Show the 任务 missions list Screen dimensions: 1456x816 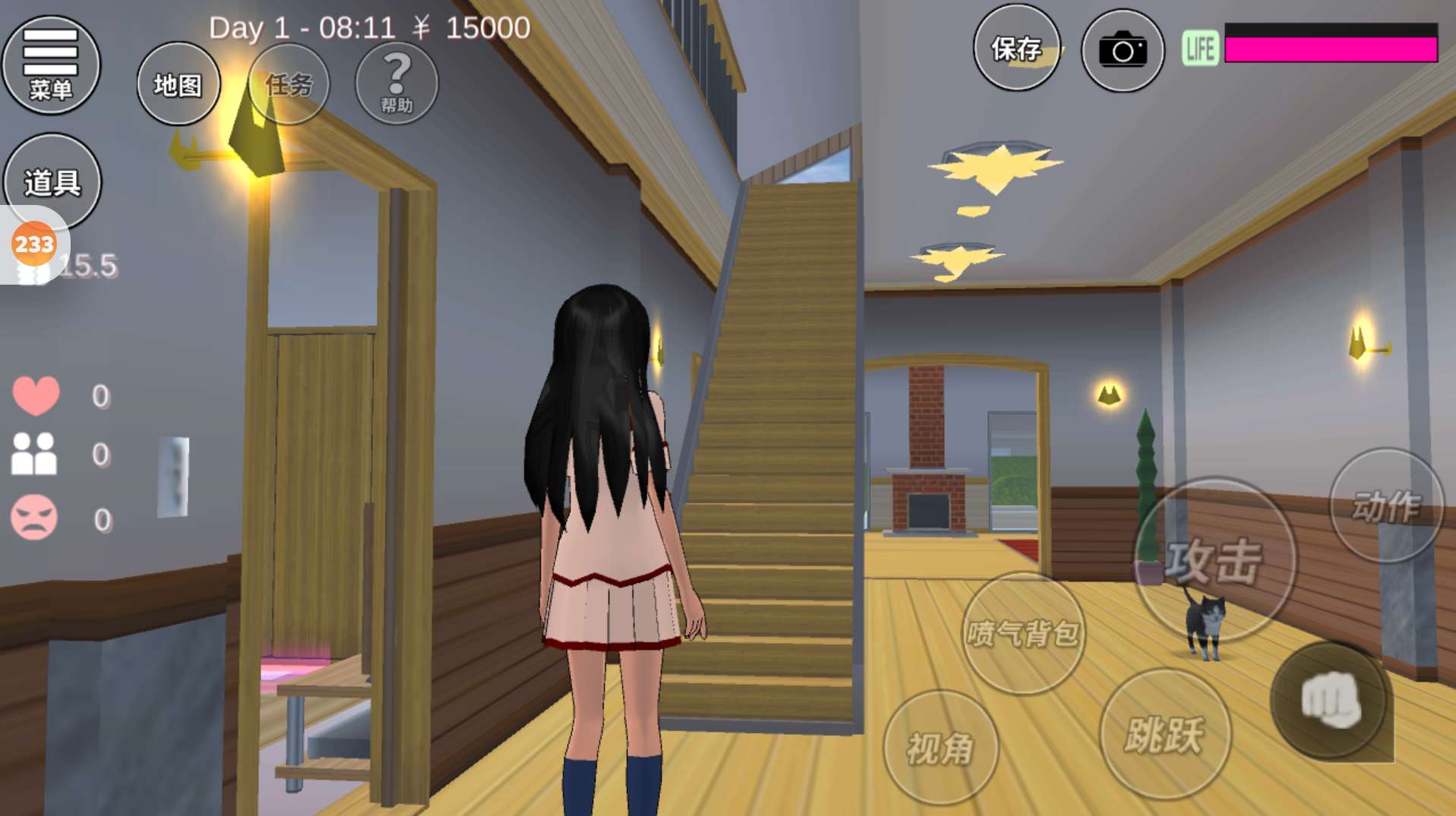(x=289, y=84)
